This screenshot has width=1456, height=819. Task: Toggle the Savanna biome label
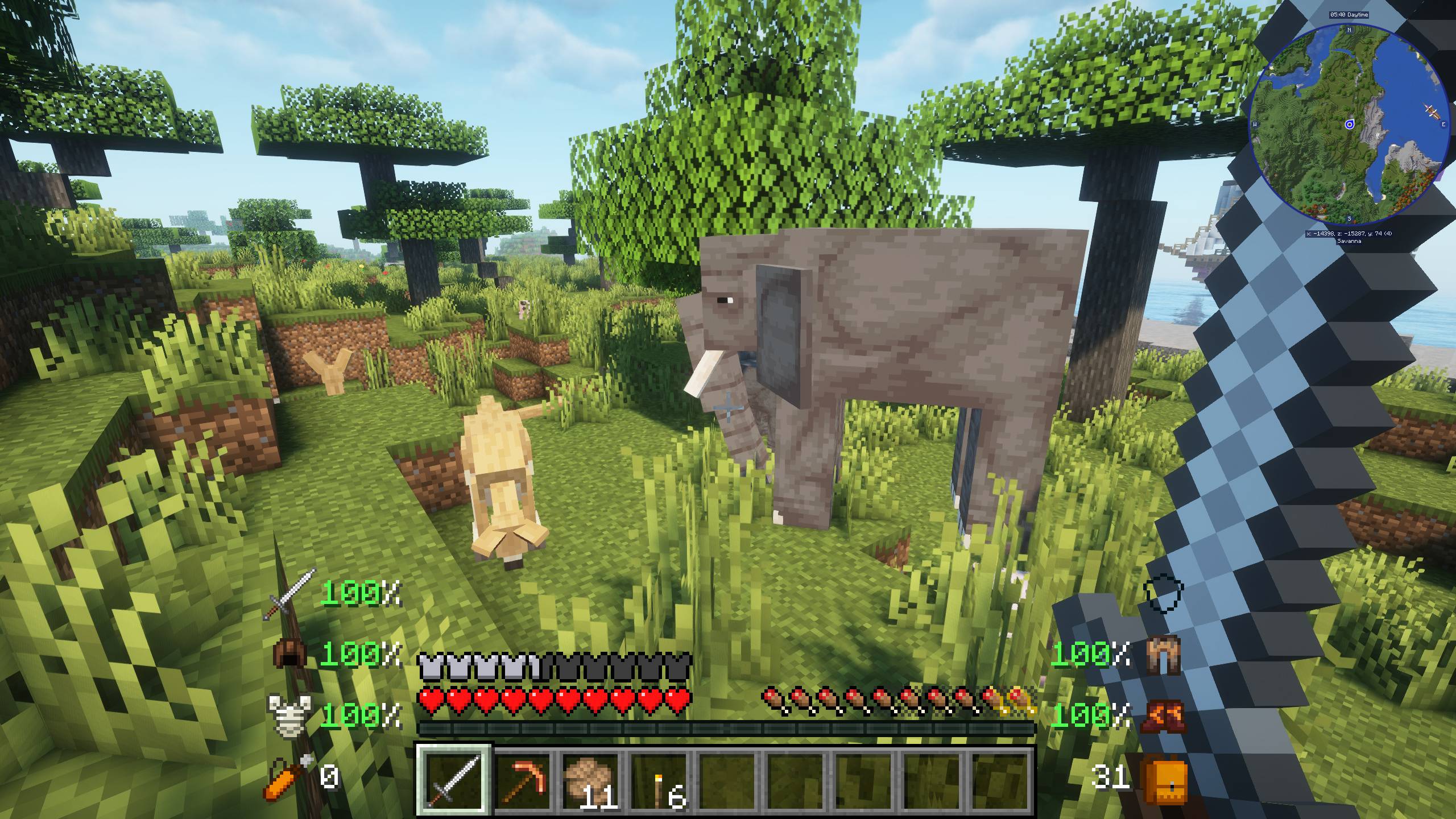1350,241
